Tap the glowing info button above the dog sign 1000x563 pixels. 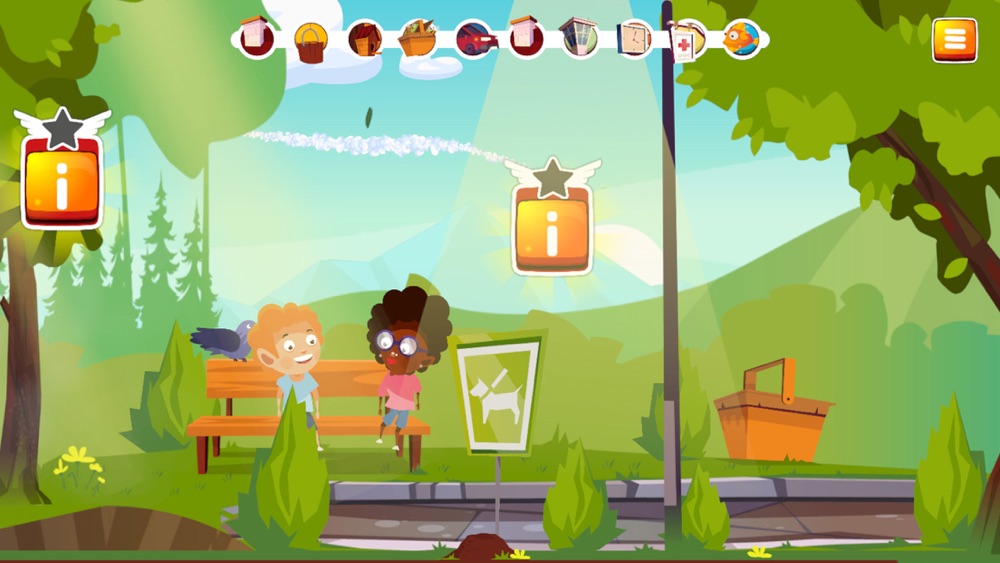tap(552, 231)
